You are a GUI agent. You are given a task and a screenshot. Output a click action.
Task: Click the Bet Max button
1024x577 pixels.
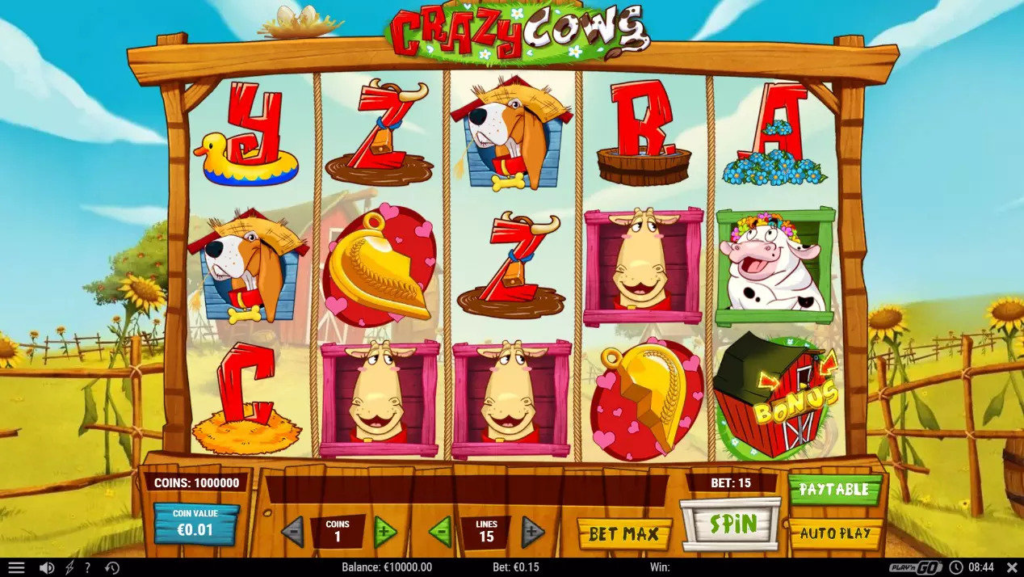(624, 533)
